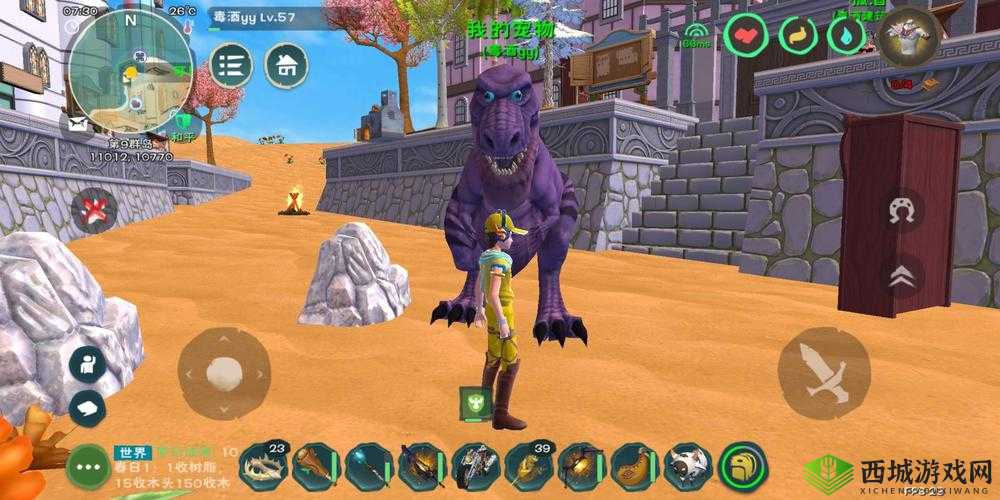This screenshot has width=1000, height=500.
Task: Tap the double-arrow jump button
Action: coord(900,277)
